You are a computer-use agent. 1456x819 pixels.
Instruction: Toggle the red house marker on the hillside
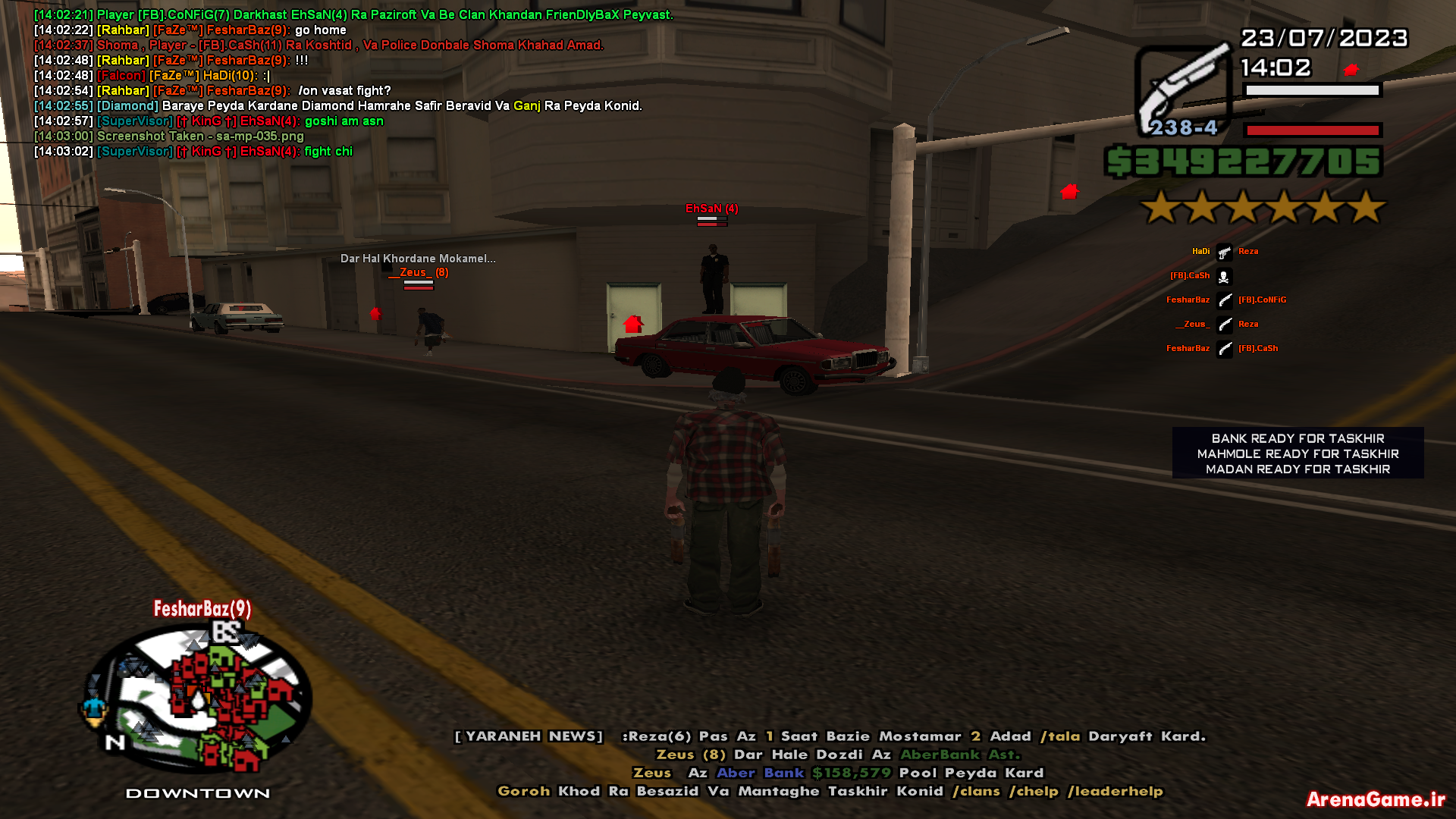[1069, 191]
